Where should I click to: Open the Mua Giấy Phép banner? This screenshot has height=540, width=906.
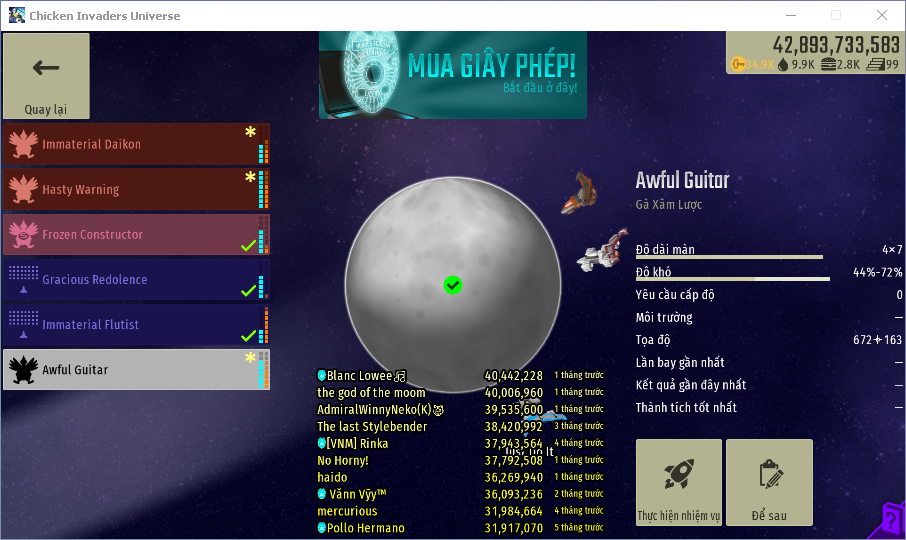(x=452, y=74)
